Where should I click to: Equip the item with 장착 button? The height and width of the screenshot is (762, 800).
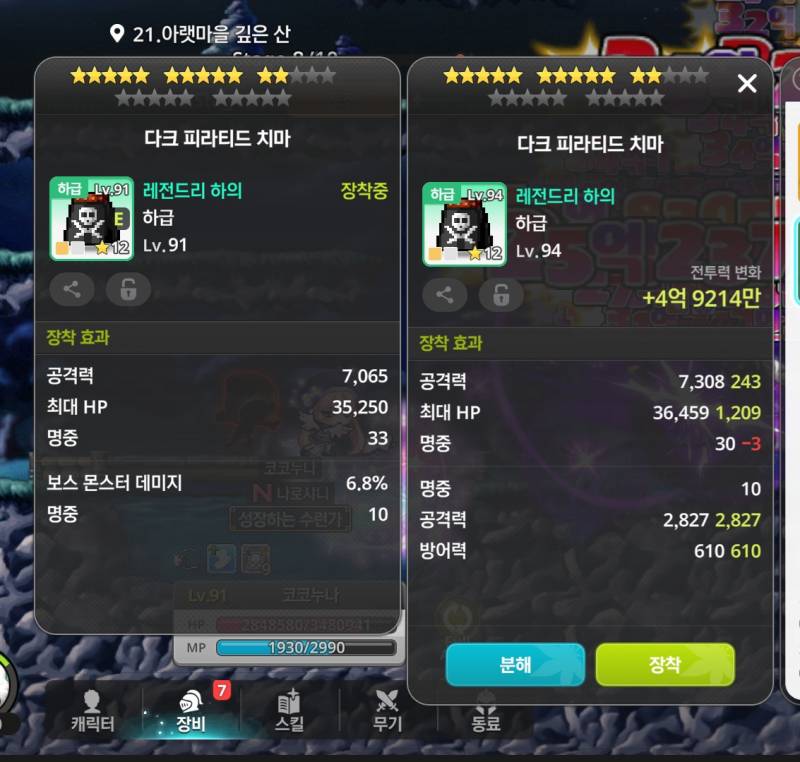pyautogui.click(x=665, y=665)
